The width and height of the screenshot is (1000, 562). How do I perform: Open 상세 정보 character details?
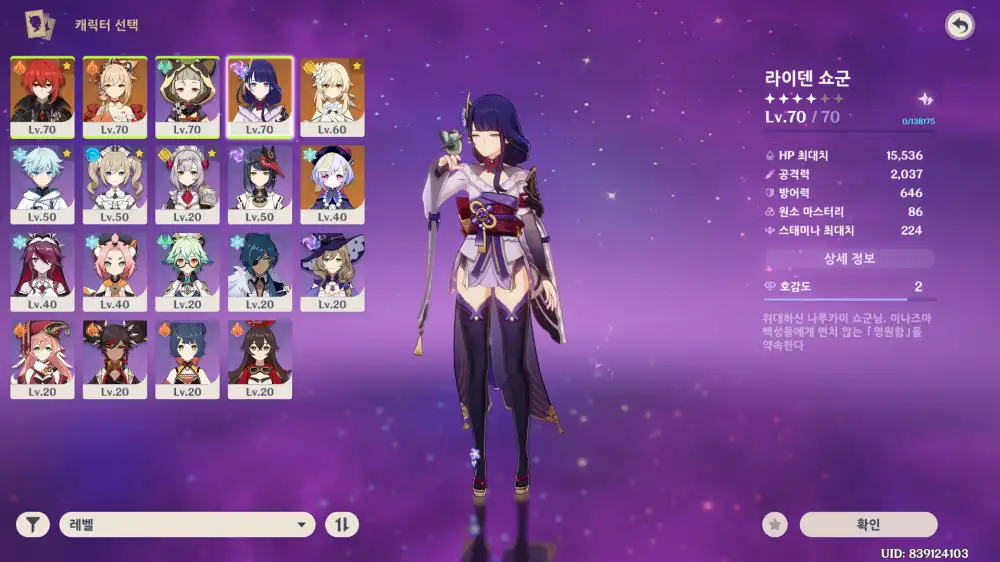point(849,259)
